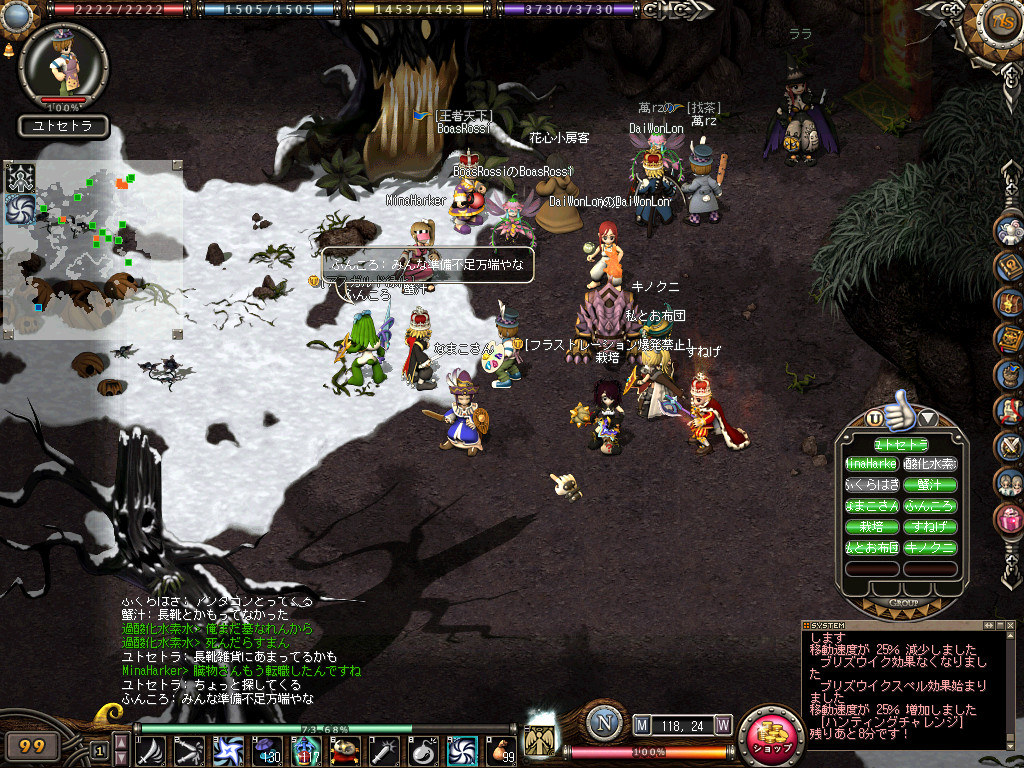Select party member すねげ in group list
The width and height of the screenshot is (1024, 768).
point(930,526)
